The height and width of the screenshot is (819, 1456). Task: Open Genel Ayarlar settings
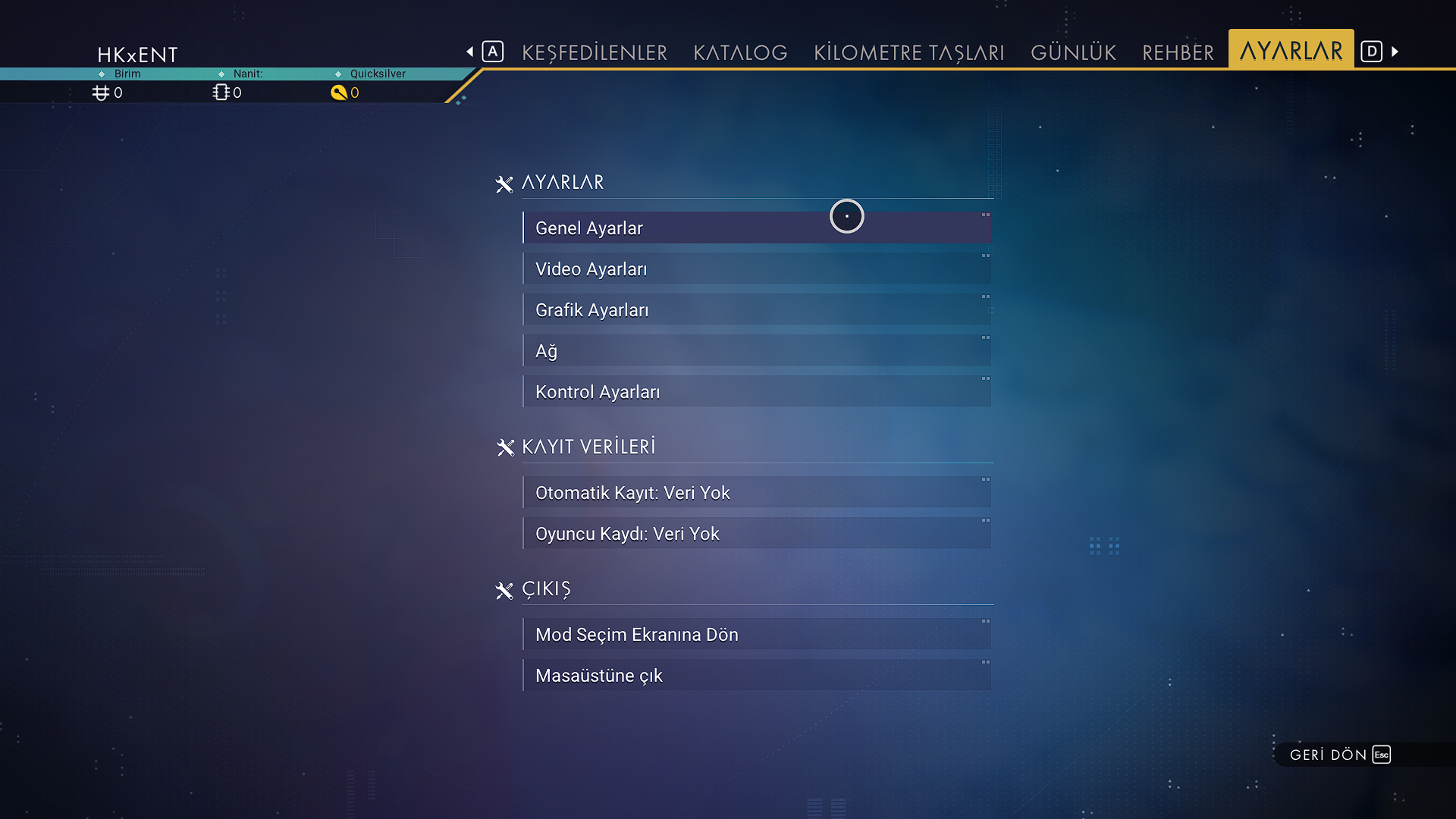(756, 228)
